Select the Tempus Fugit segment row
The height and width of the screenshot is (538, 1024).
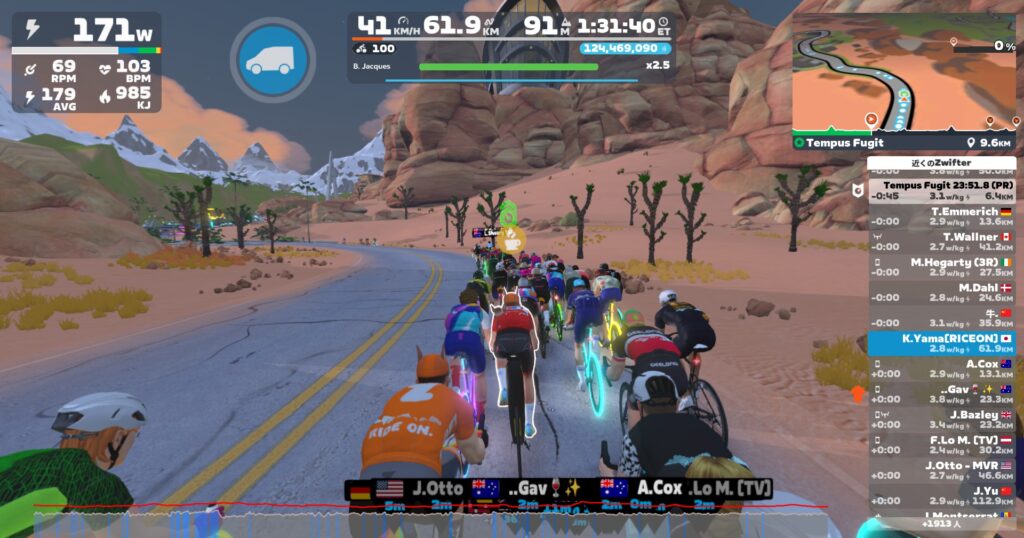click(x=941, y=190)
